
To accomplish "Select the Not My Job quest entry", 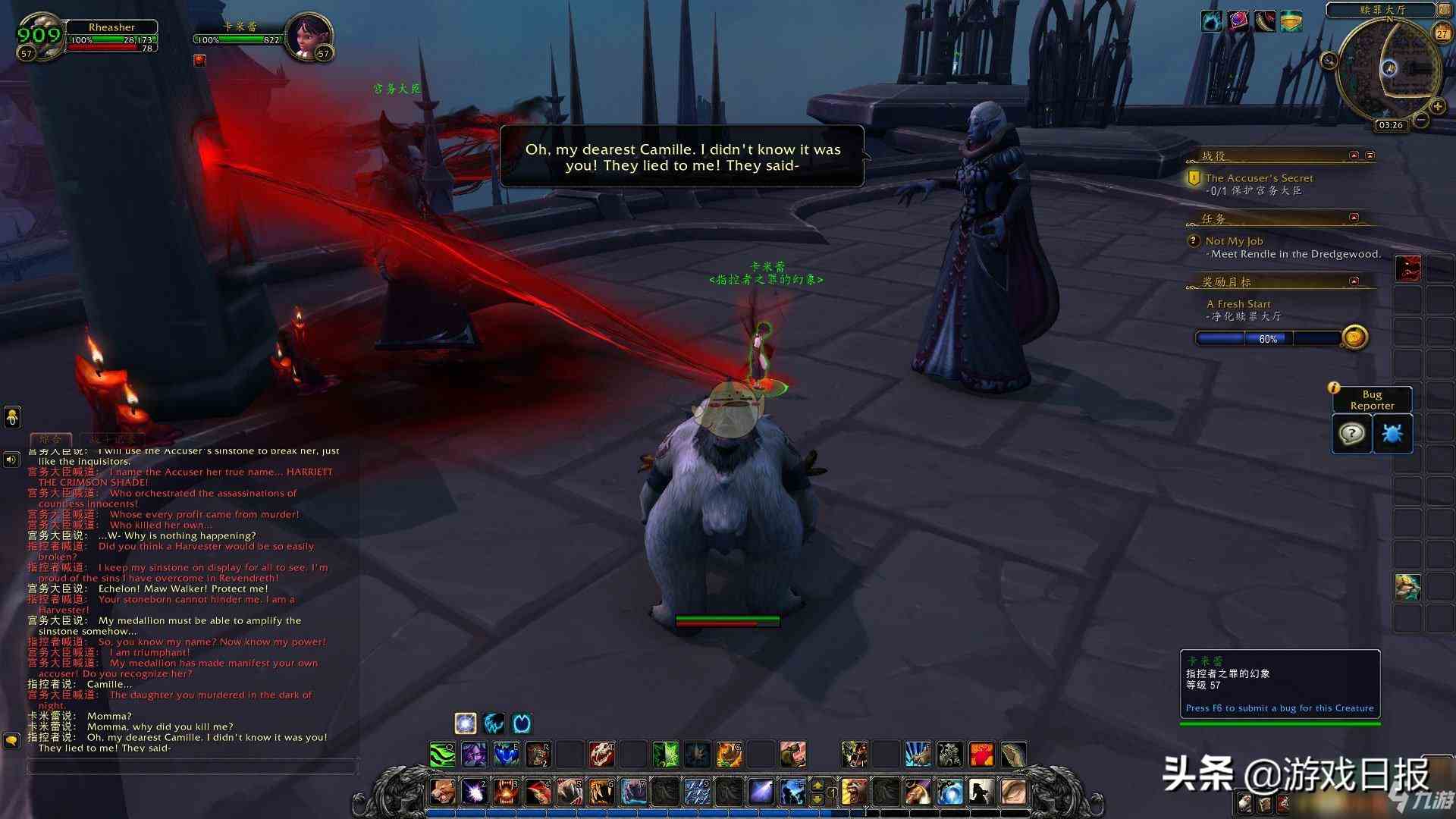I will (x=1234, y=241).
